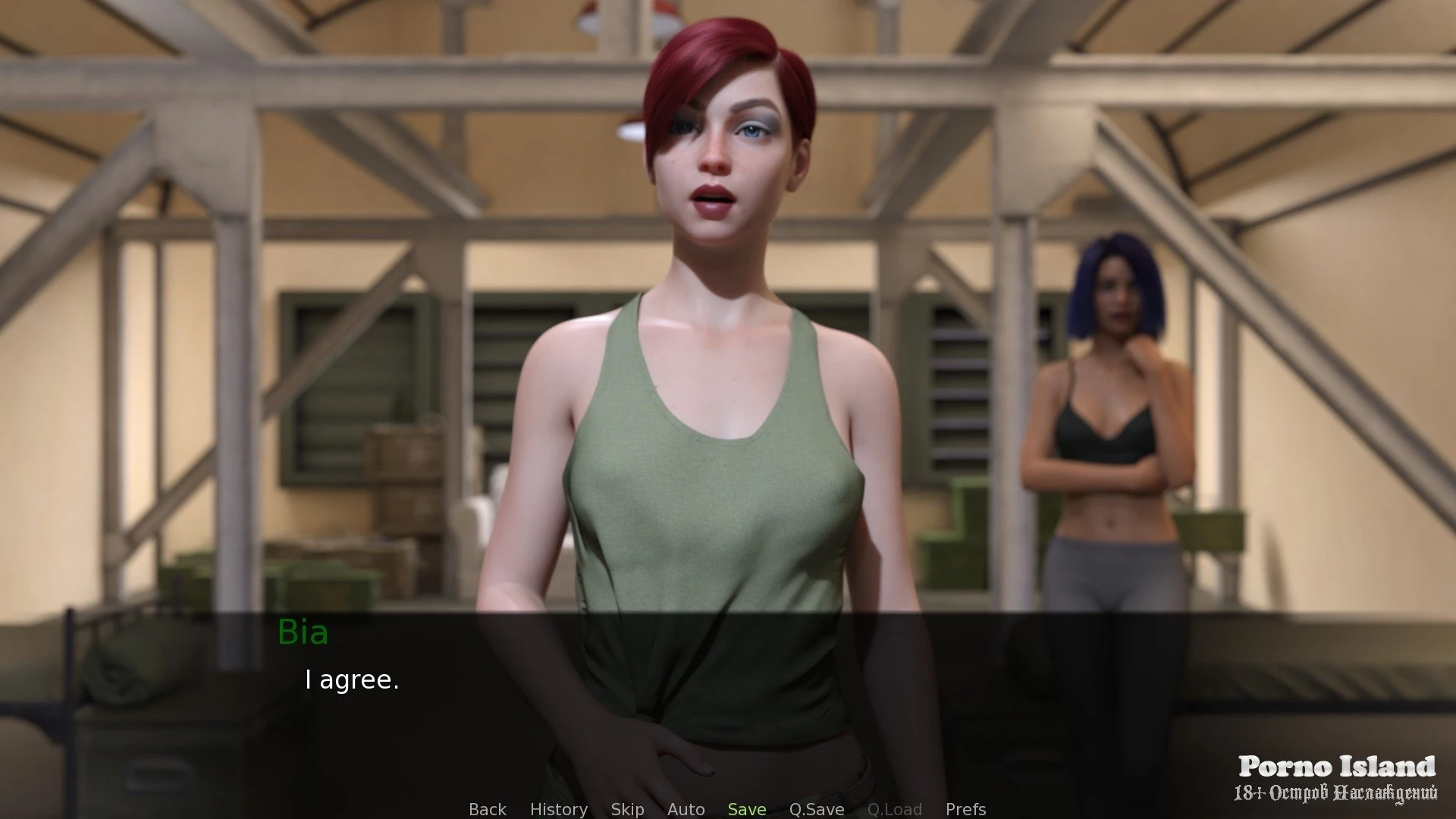Turn on Auto-advance
Image resolution: width=1456 pixels, height=819 pixels.
tap(686, 809)
